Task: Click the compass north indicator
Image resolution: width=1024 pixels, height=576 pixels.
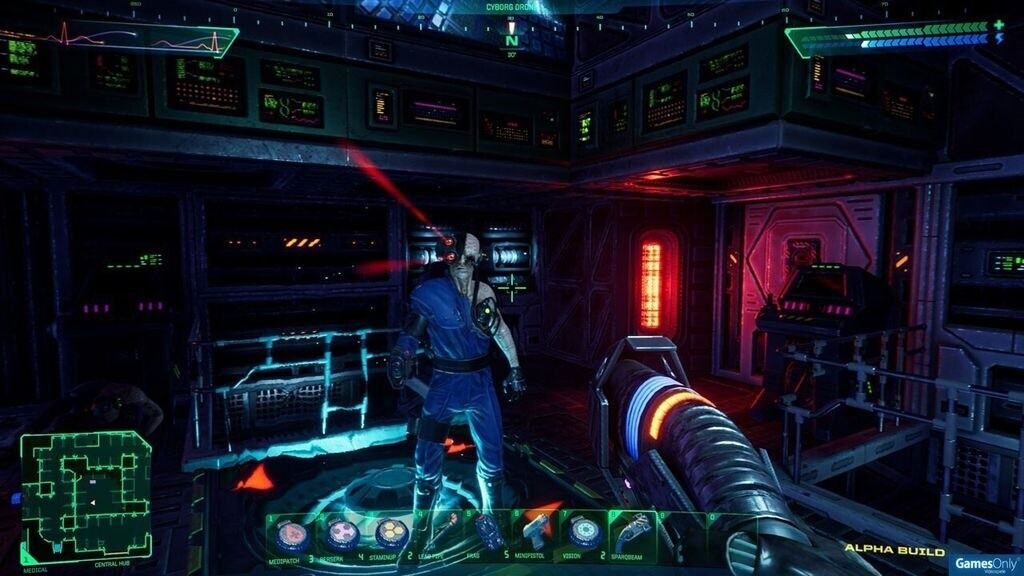Action: tap(512, 41)
